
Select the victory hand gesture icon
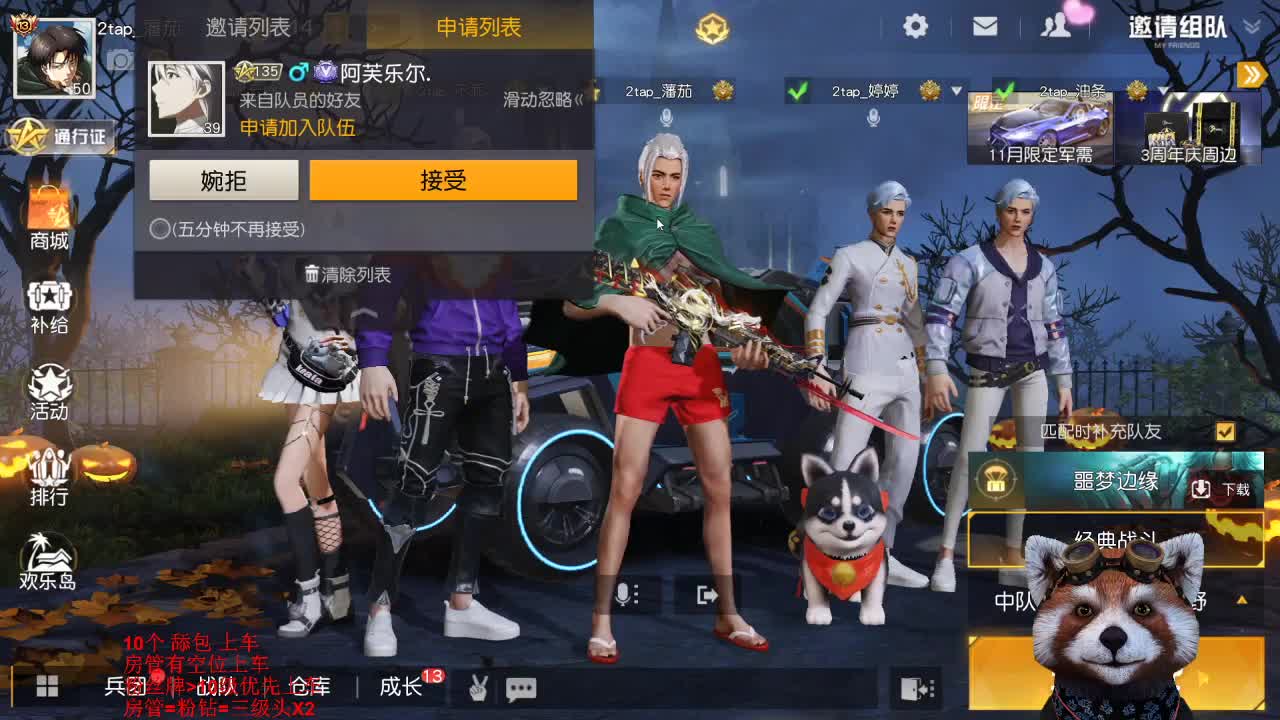pos(478,688)
